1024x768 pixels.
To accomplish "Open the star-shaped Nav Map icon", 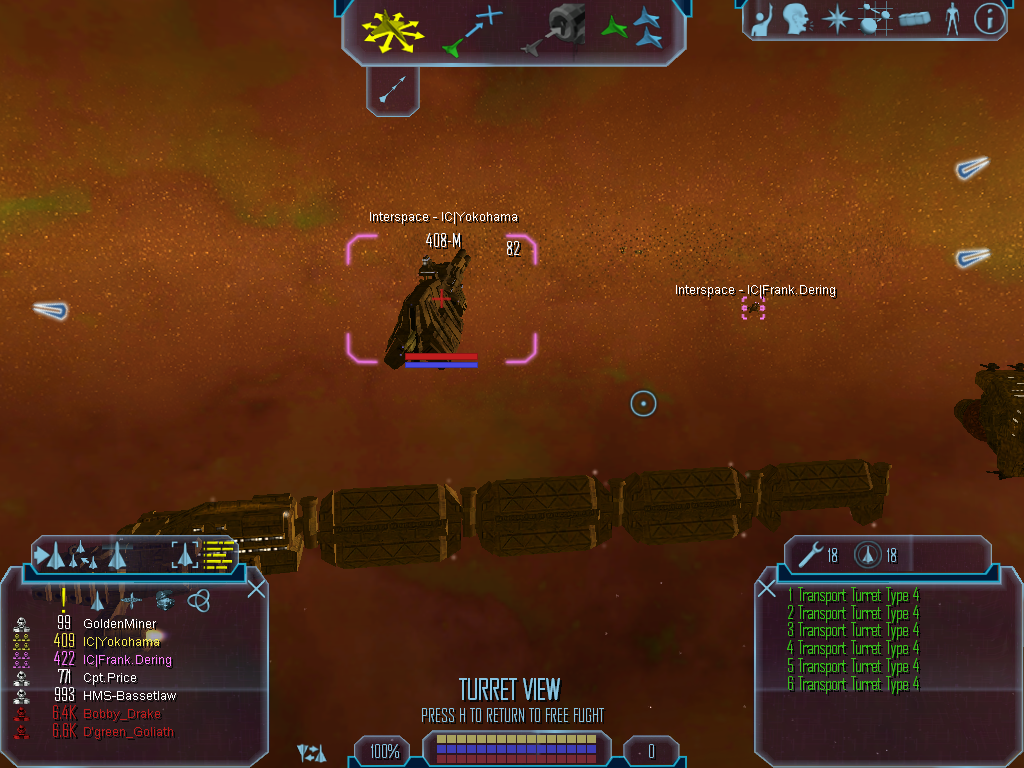I will point(835,19).
